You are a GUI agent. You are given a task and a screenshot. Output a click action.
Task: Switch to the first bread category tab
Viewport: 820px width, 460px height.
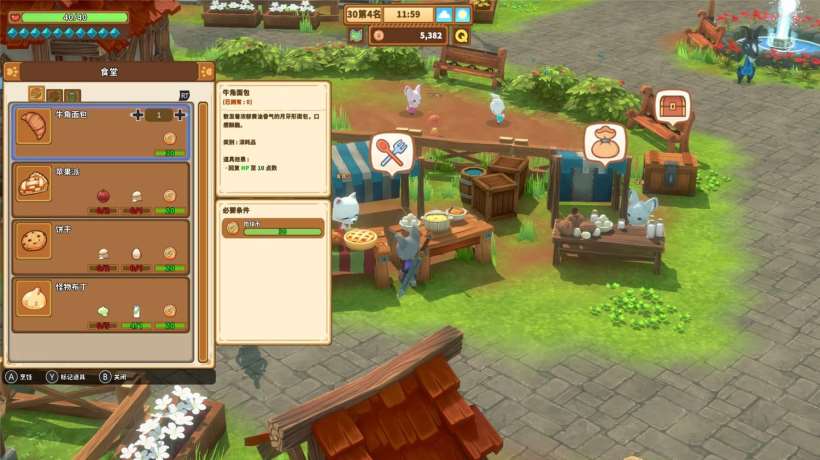(36, 94)
